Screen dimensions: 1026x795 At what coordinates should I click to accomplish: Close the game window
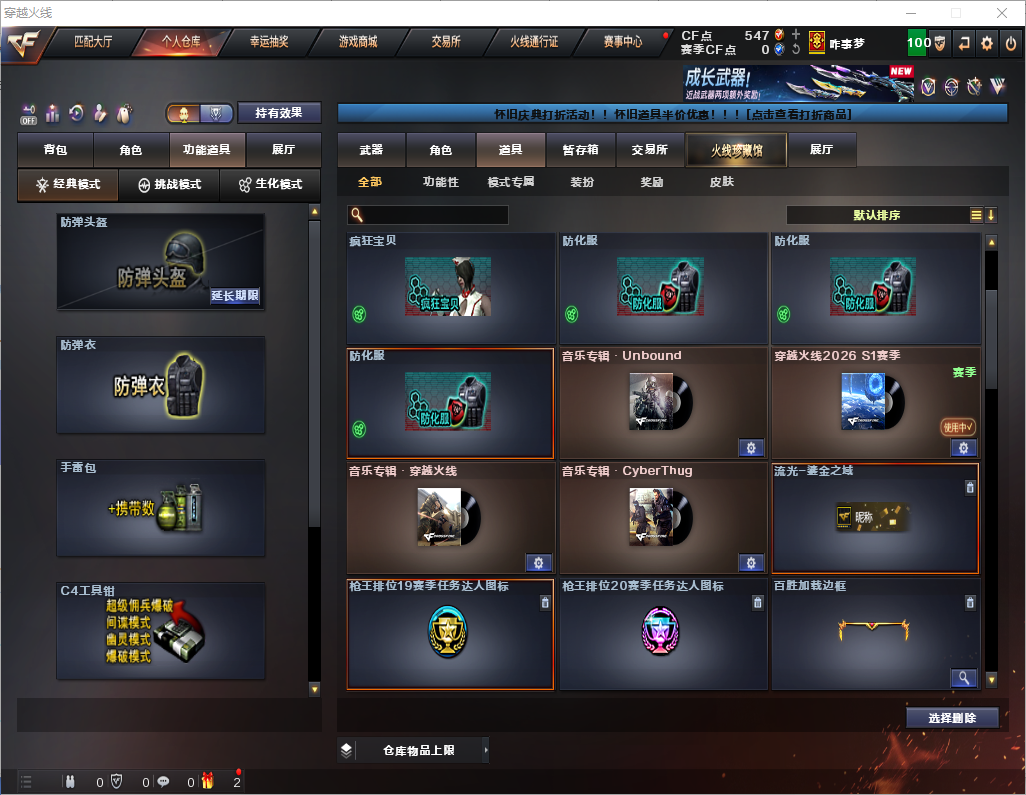pyautogui.click(x=1001, y=13)
